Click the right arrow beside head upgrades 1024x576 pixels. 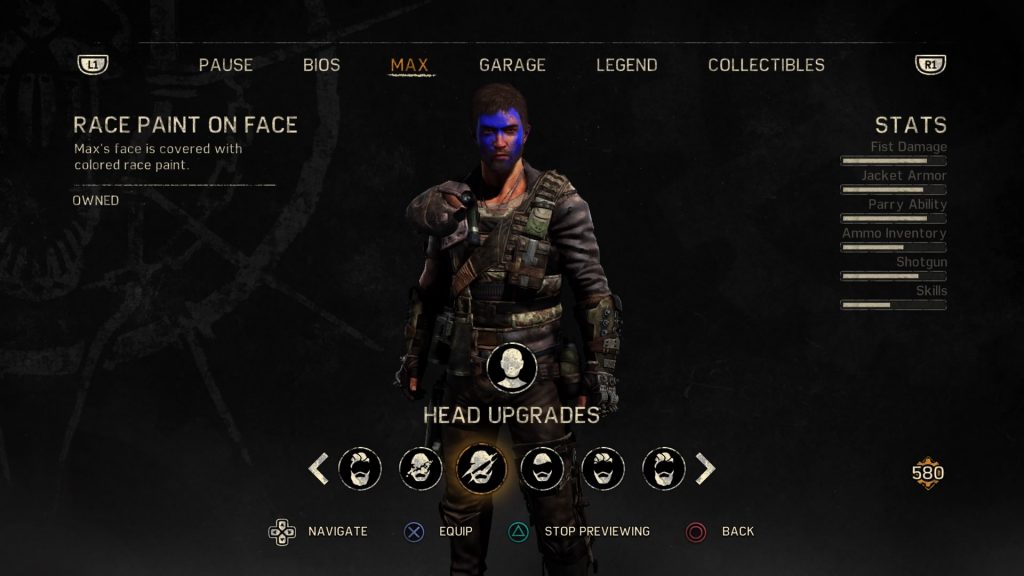pyautogui.click(x=705, y=468)
